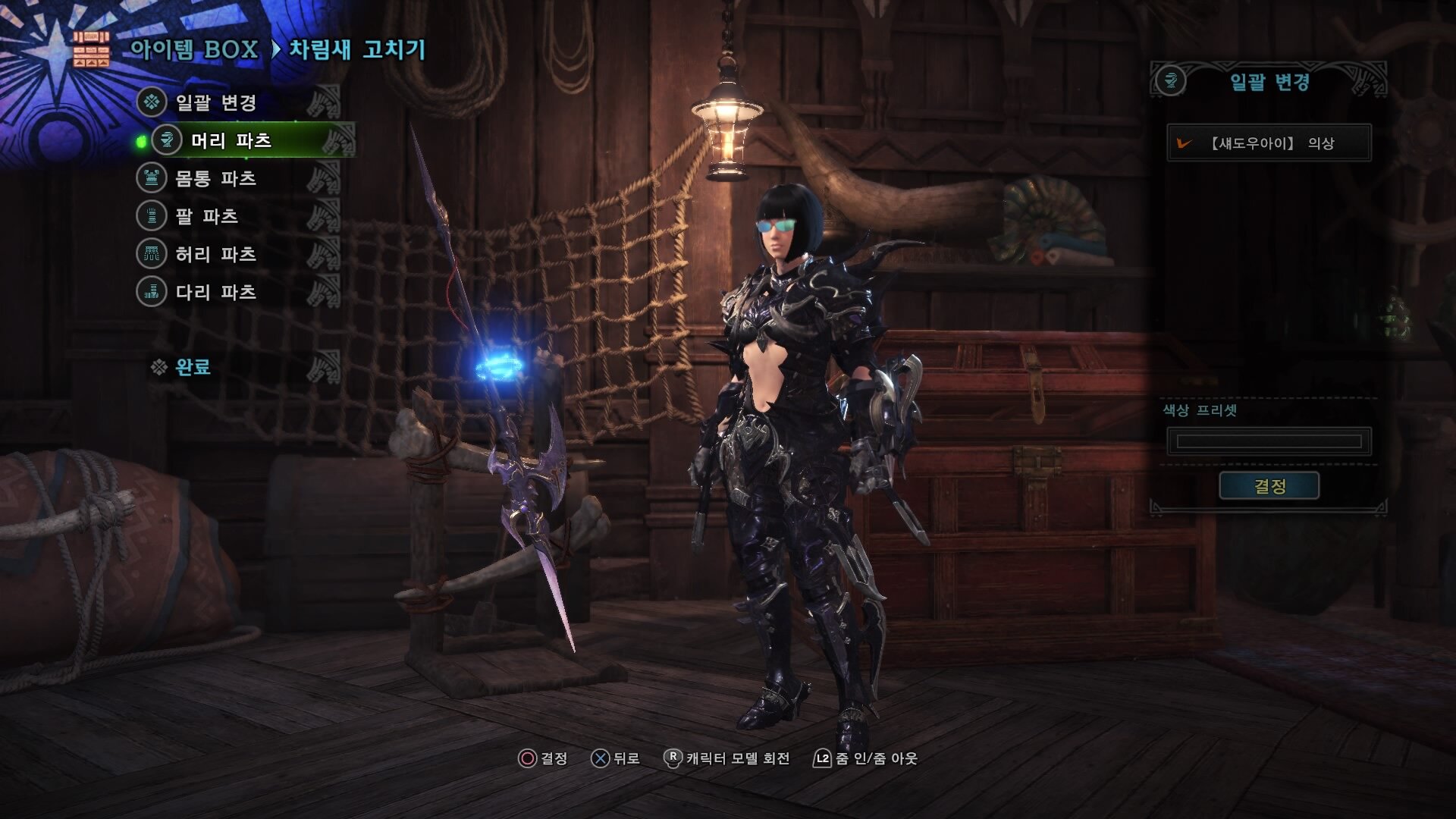
Task: Select the 일괄 변경 menu entry
Action: click(216, 102)
